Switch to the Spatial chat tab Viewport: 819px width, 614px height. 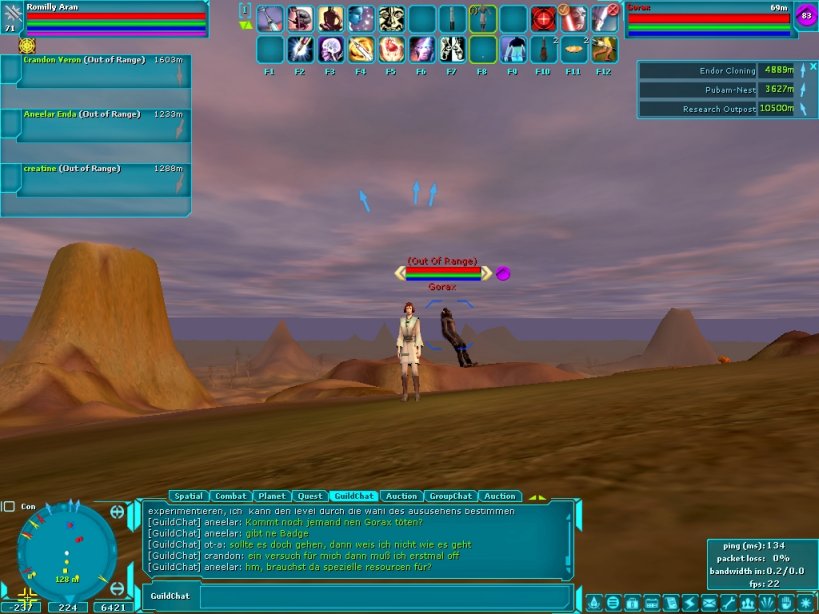(188, 496)
